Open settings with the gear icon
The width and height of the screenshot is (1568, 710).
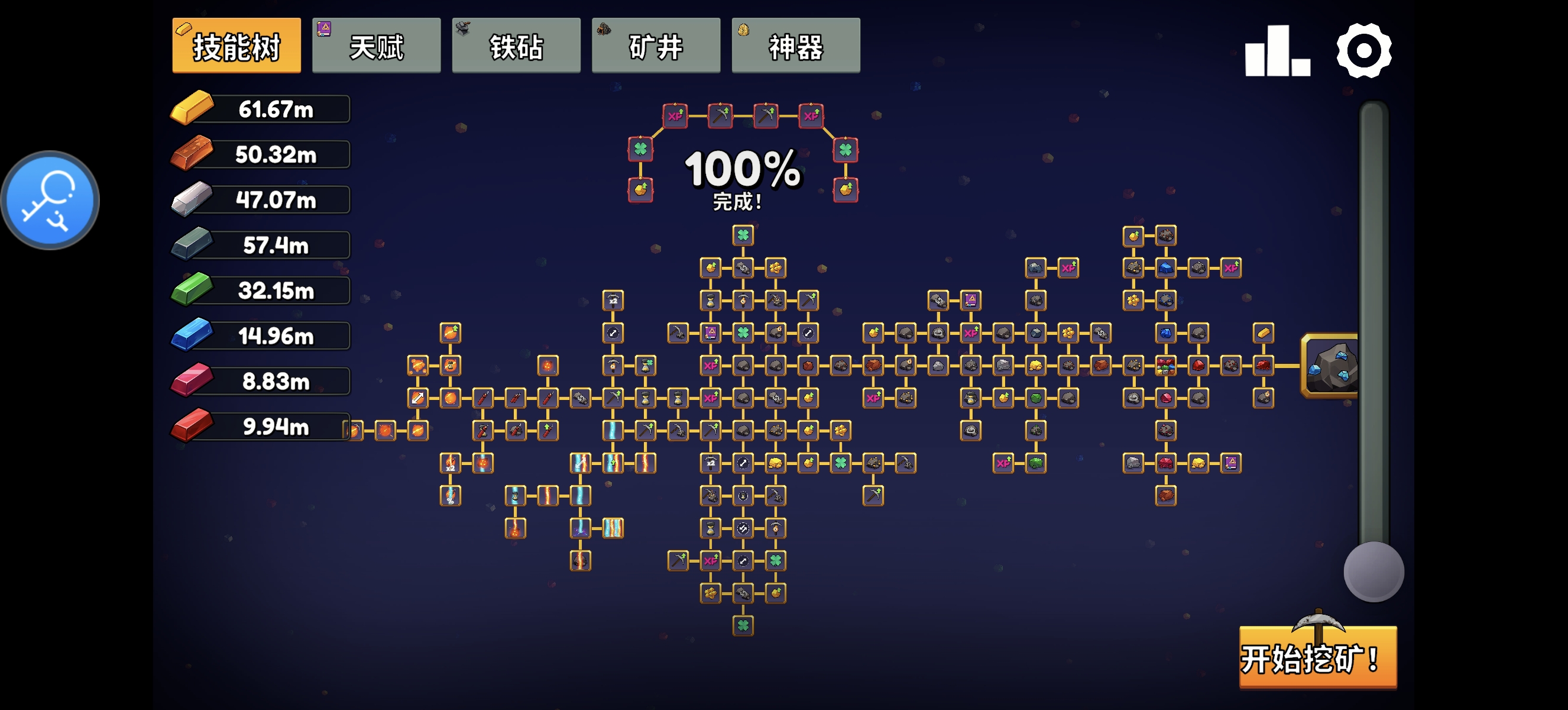pos(1363,51)
